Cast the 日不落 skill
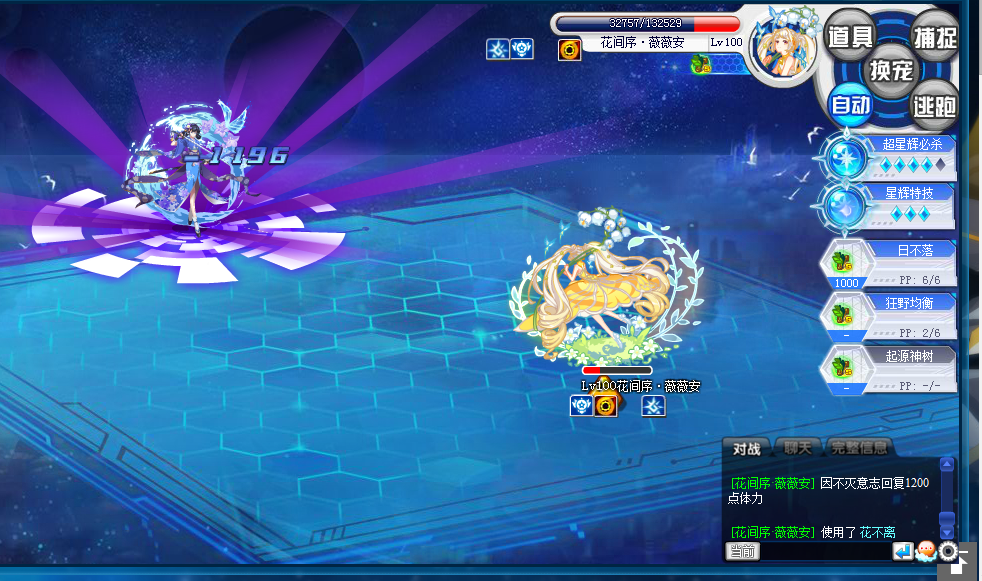The height and width of the screenshot is (581, 982). tap(890, 263)
